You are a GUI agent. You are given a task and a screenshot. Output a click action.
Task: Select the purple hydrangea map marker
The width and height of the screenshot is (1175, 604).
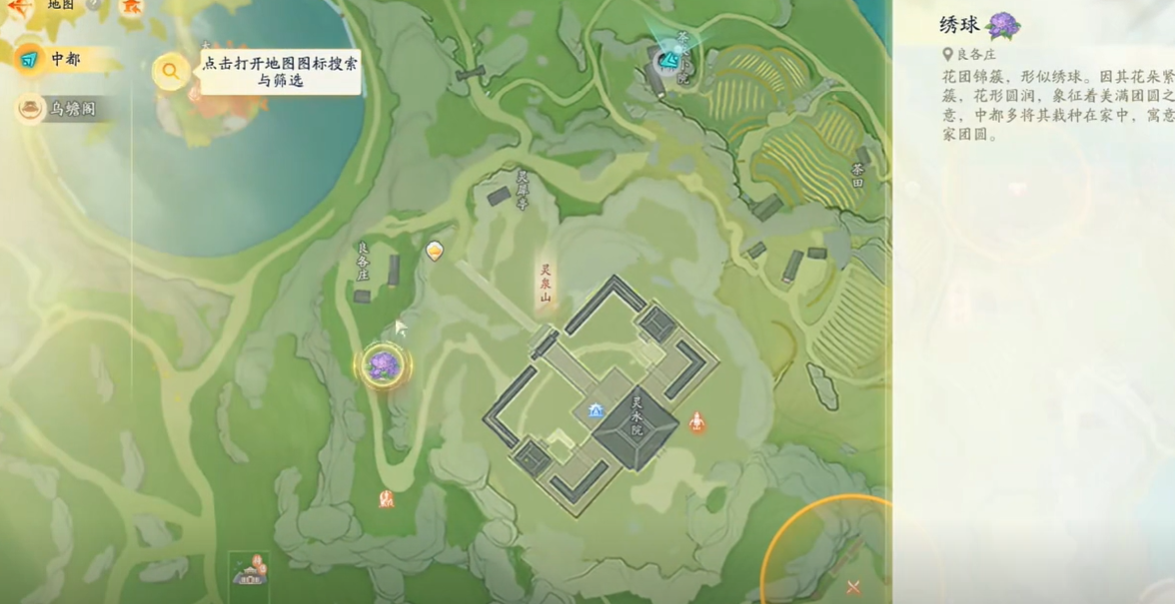pos(382,365)
